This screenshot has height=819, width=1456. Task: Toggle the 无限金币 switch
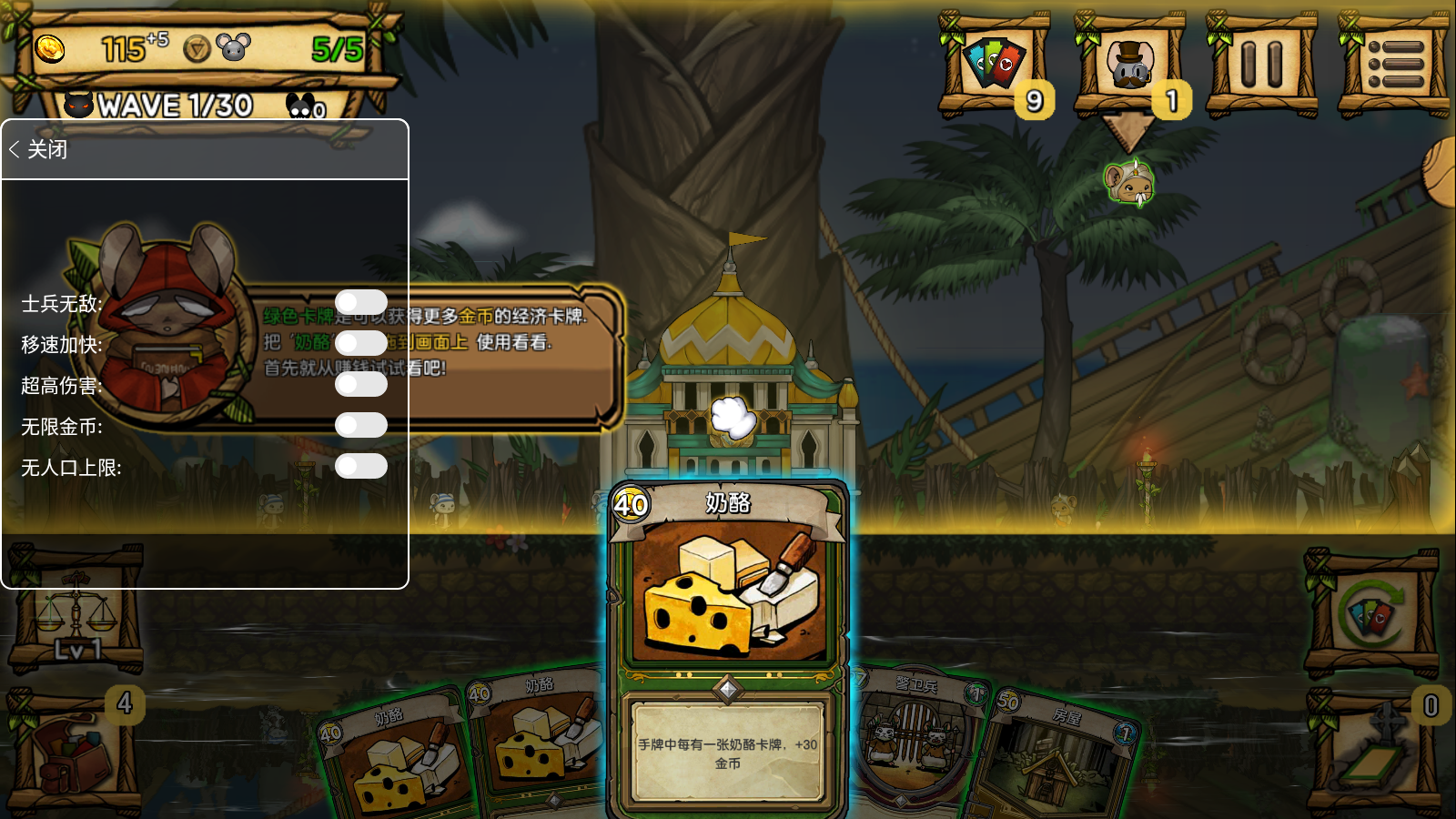[x=361, y=426]
